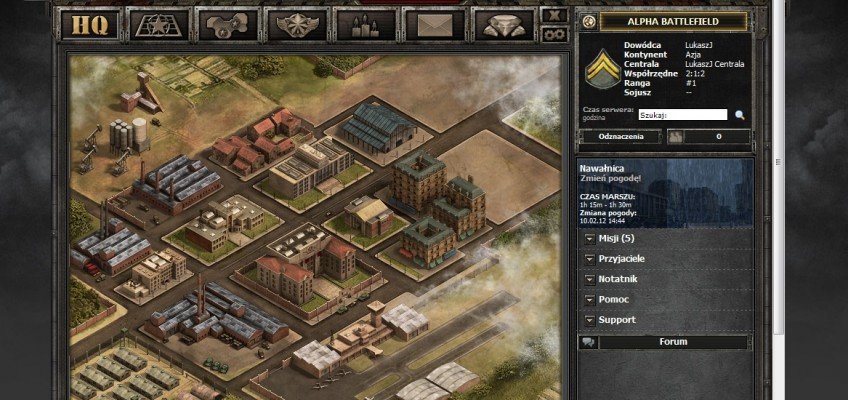Open the Forum button

[x=673, y=342]
